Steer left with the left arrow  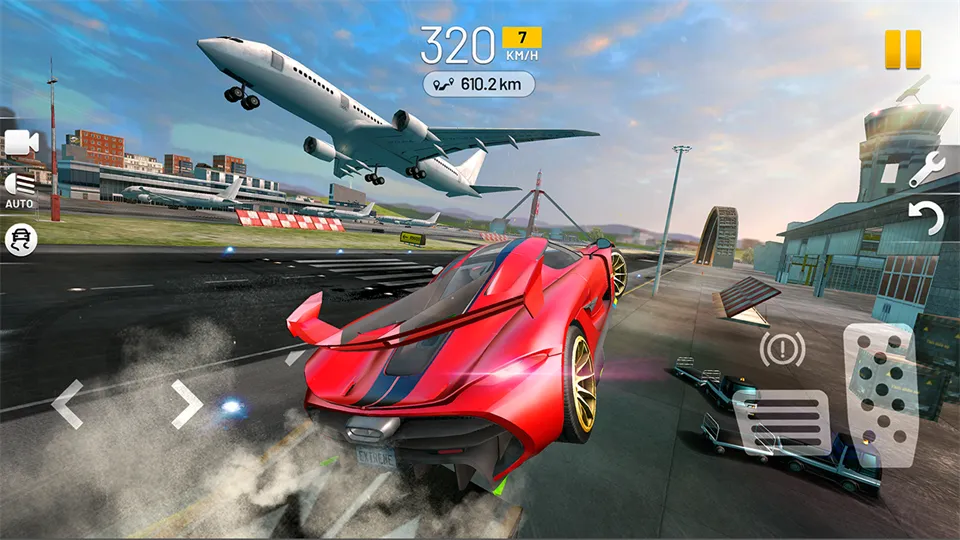coord(66,404)
